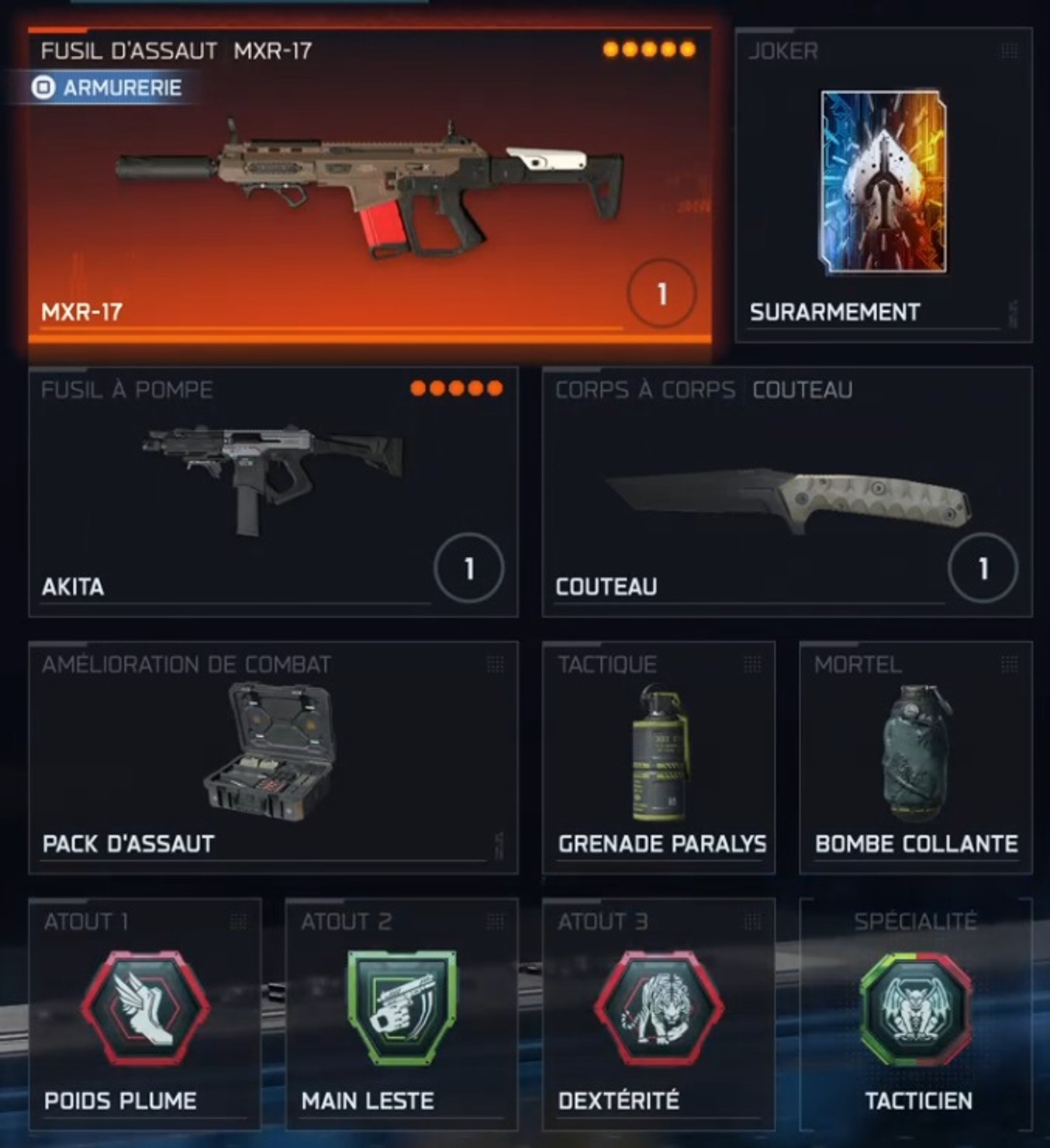Image resolution: width=1050 pixels, height=1148 pixels.
Task: Click the five-dot rarity indicator on MXR-17
Action: point(648,48)
